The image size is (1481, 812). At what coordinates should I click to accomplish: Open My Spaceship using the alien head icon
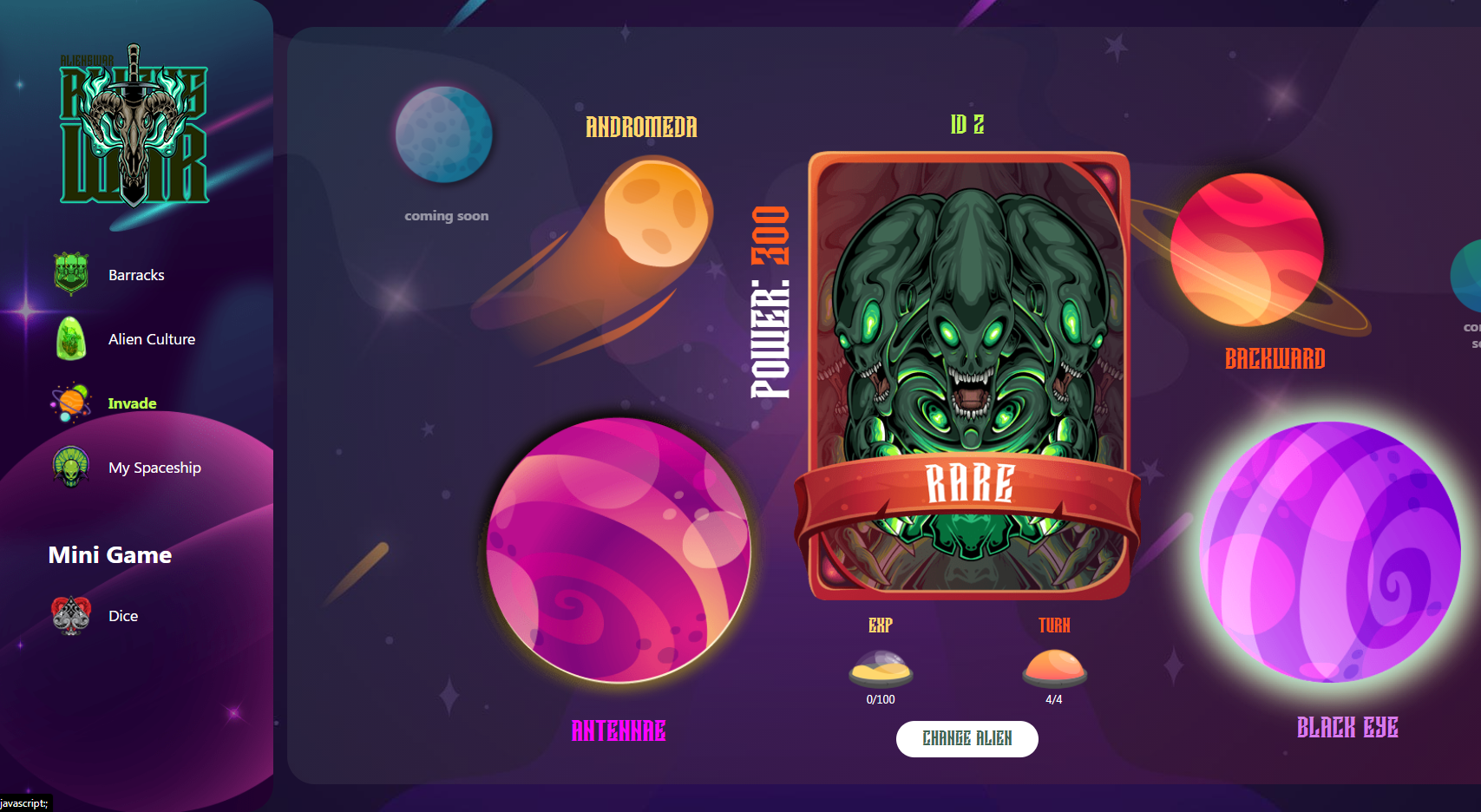pyautogui.click(x=70, y=468)
